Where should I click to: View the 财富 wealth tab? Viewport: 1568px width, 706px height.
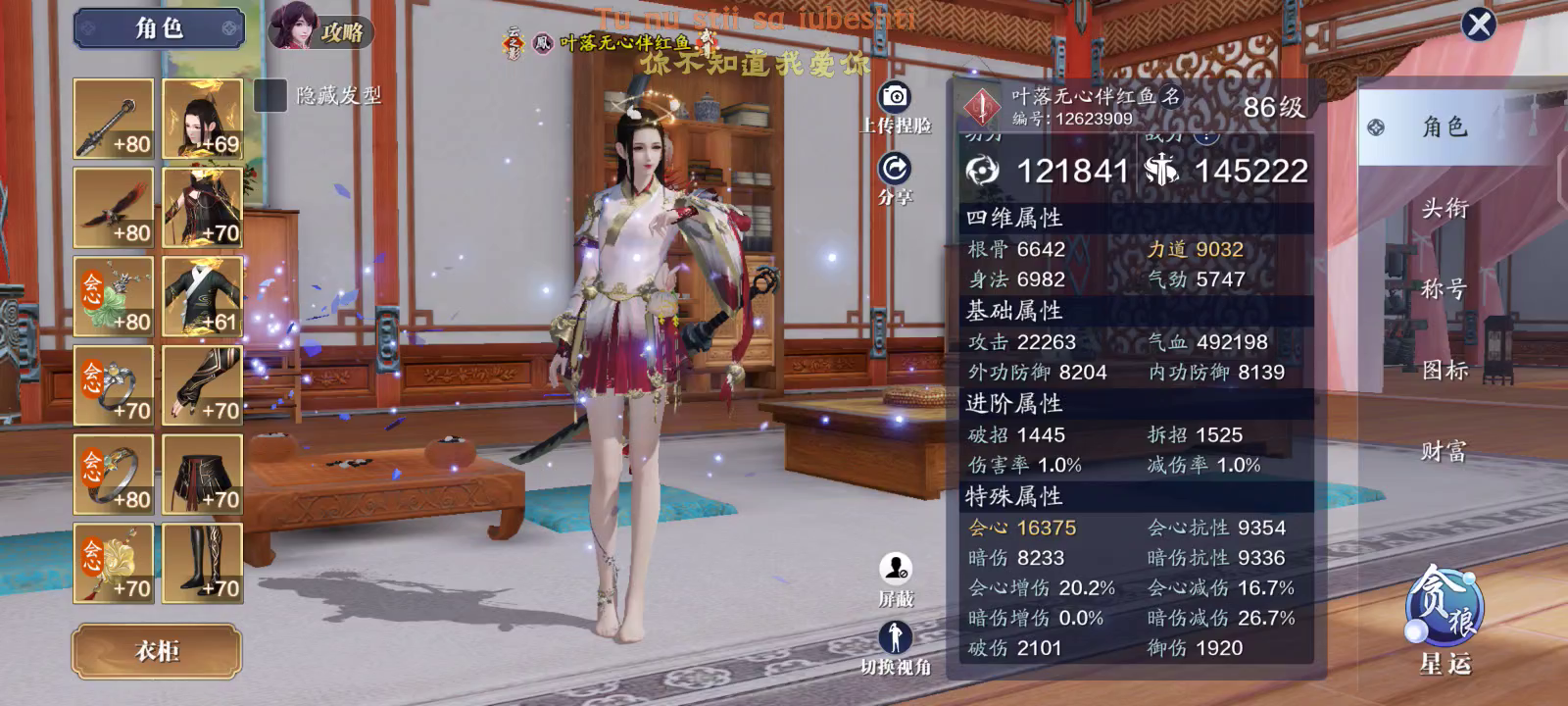(x=1445, y=451)
